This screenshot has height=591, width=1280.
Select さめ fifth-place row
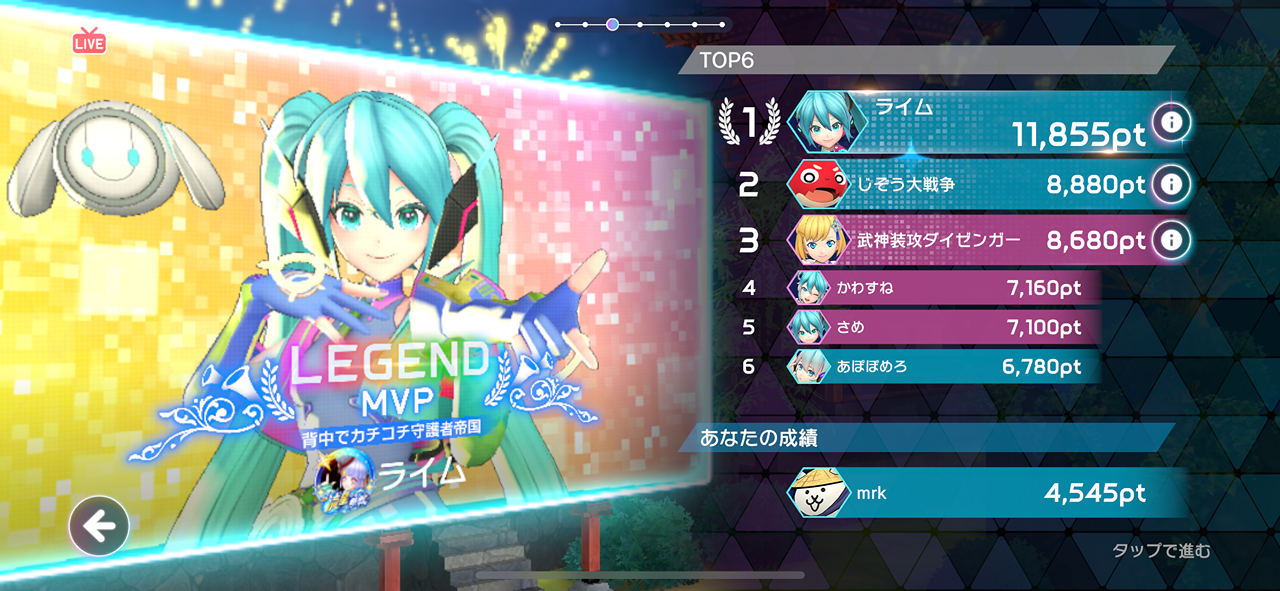point(940,327)
